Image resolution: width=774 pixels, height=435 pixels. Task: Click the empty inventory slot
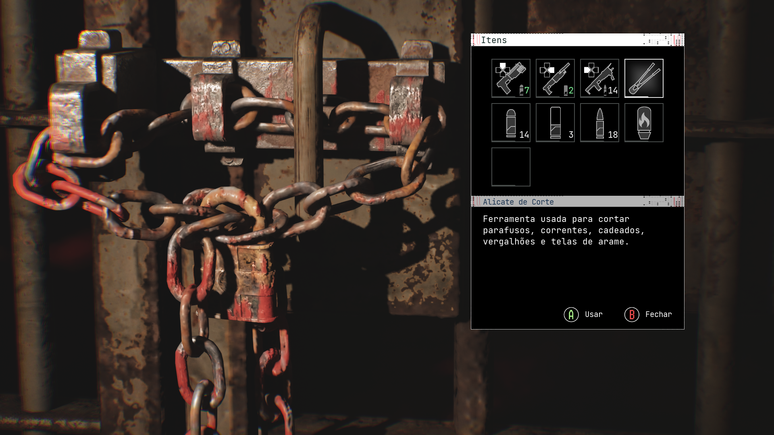(x=511, y=166)
